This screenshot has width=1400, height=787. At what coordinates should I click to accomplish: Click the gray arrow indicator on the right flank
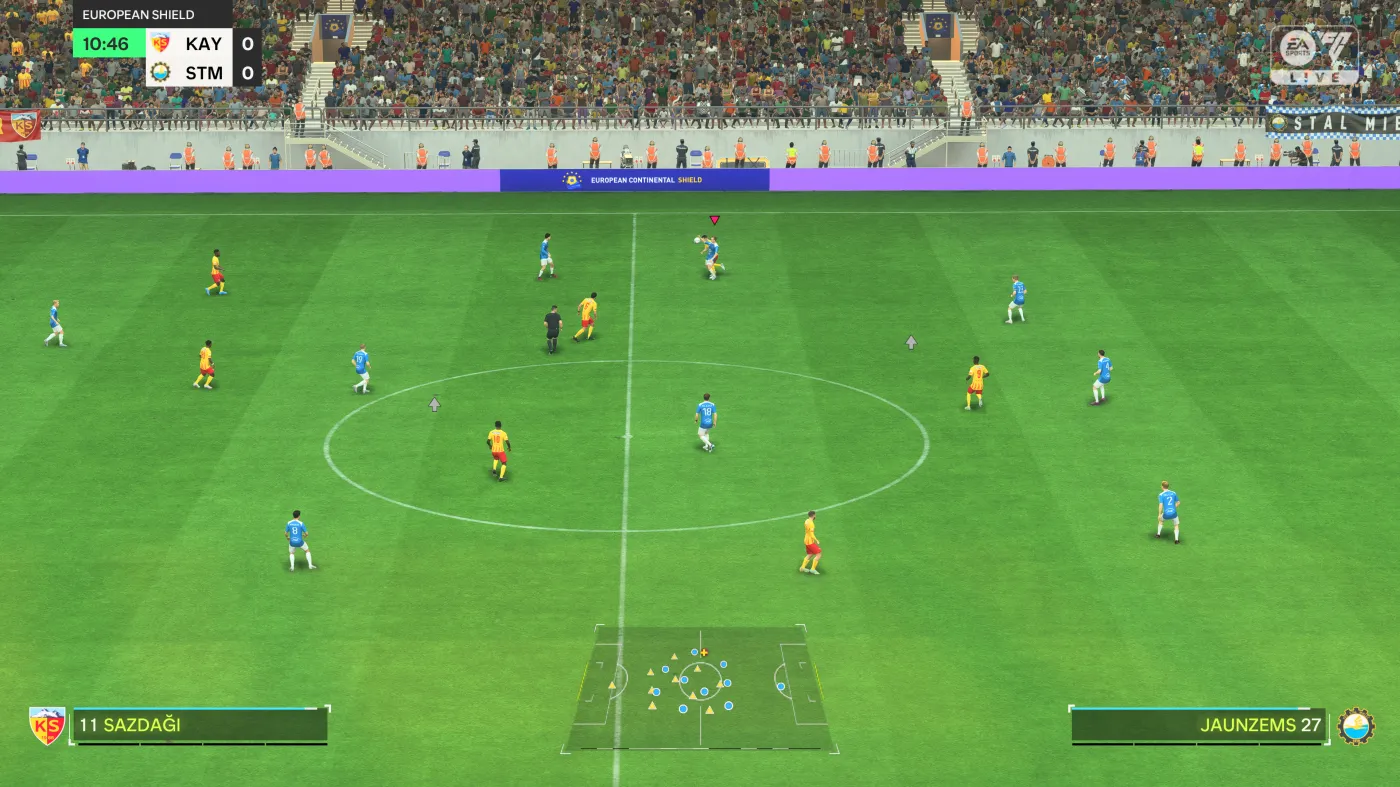(x=910, y=342)
